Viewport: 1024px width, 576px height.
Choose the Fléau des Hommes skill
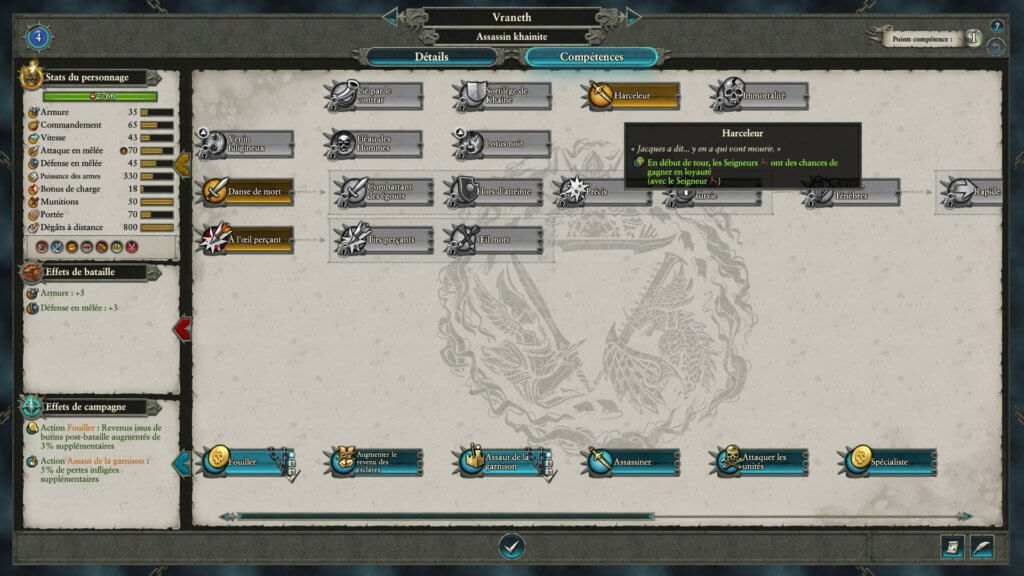[x=374, y=144]
